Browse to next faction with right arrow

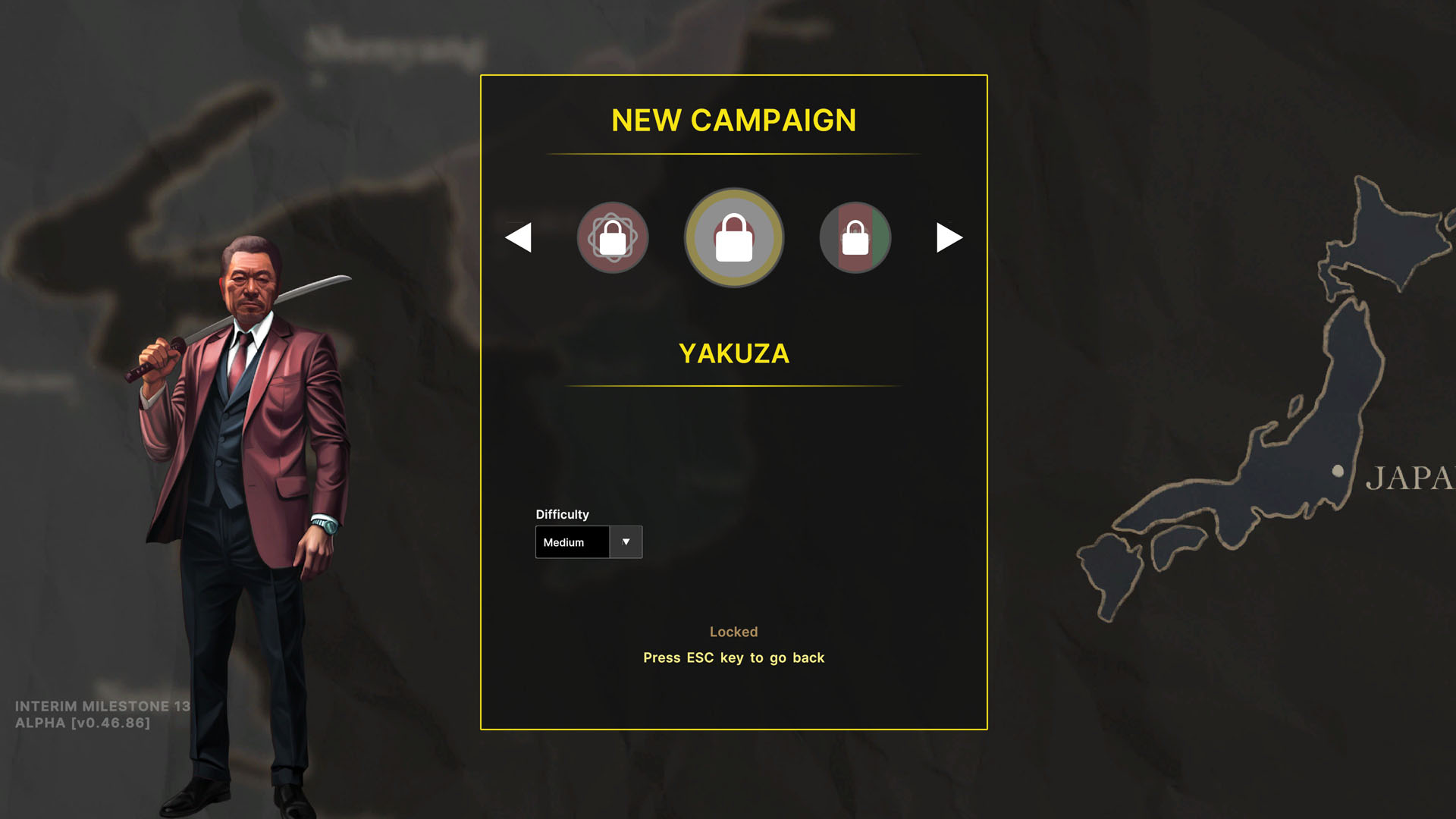(x=947, y=237)
